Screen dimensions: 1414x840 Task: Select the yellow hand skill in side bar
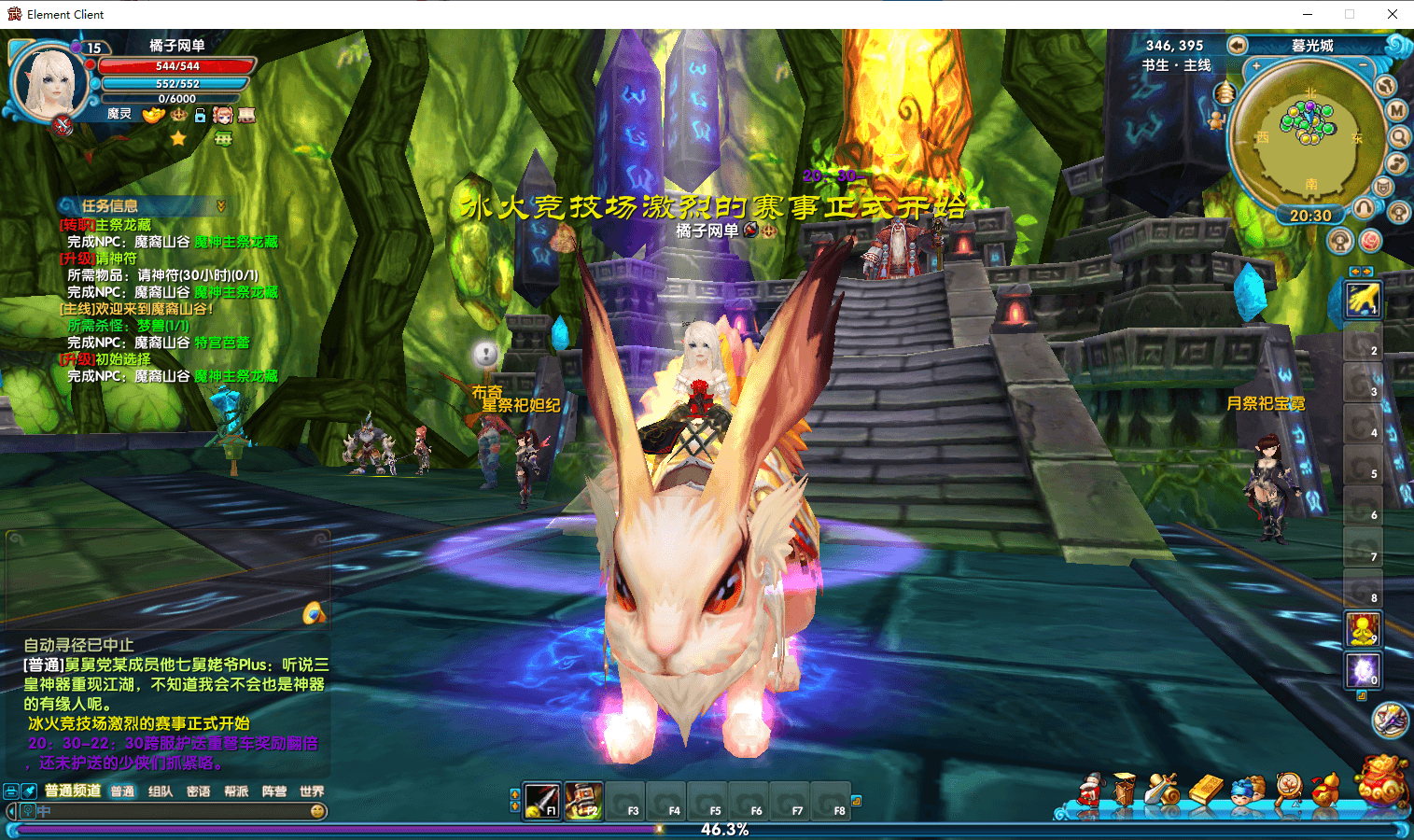(x=1362, y=300)
